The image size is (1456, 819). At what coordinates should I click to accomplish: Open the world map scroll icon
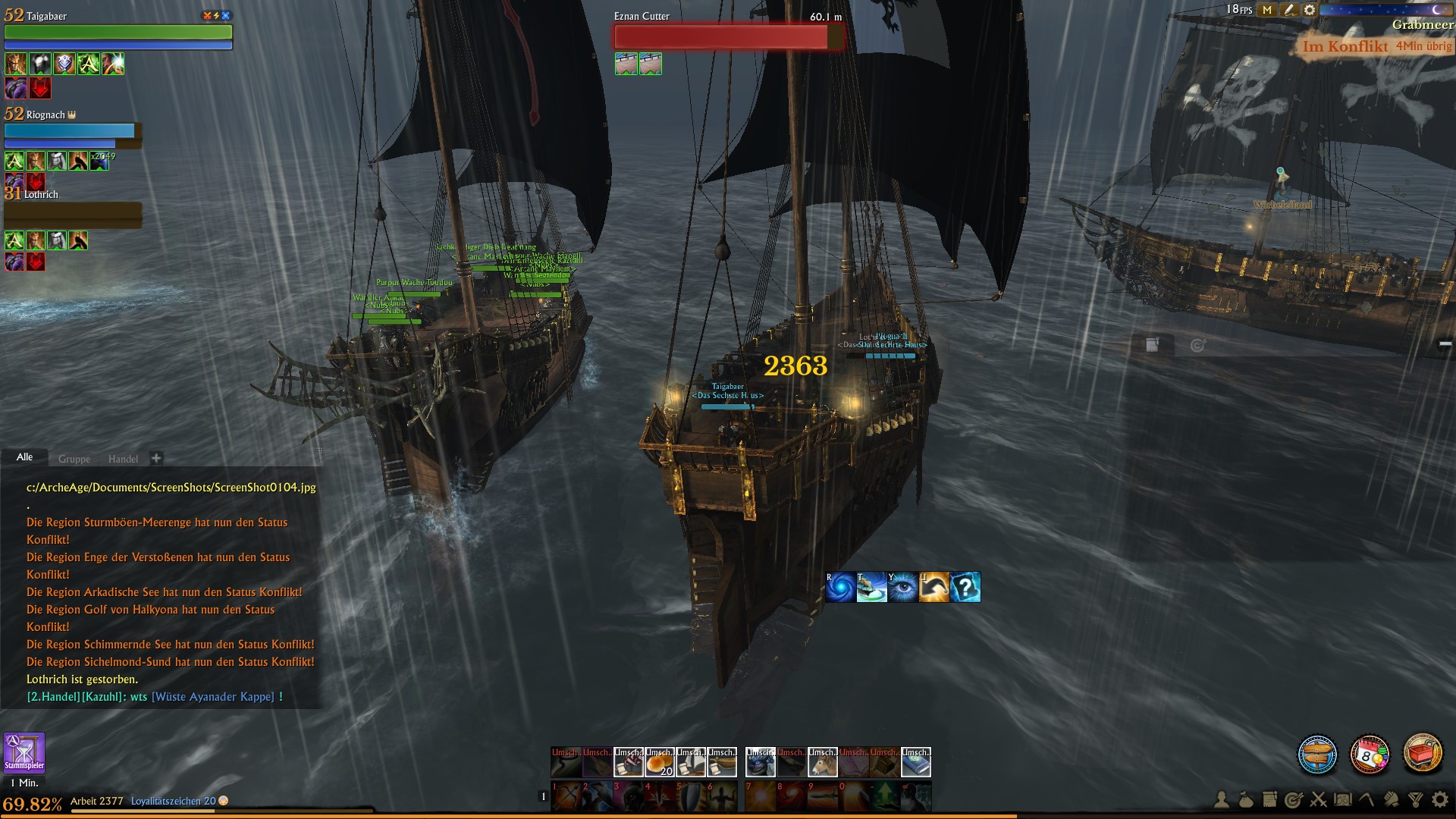[1342, 800]
